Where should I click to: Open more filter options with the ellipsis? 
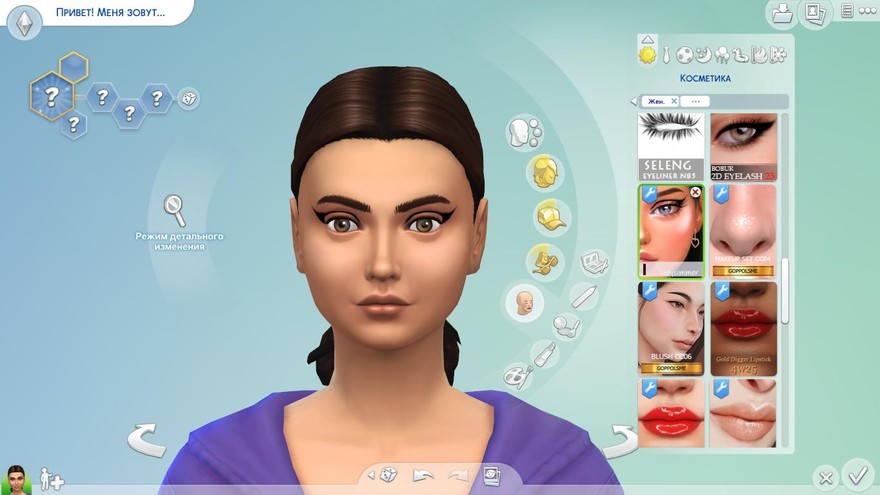(695, 101)
